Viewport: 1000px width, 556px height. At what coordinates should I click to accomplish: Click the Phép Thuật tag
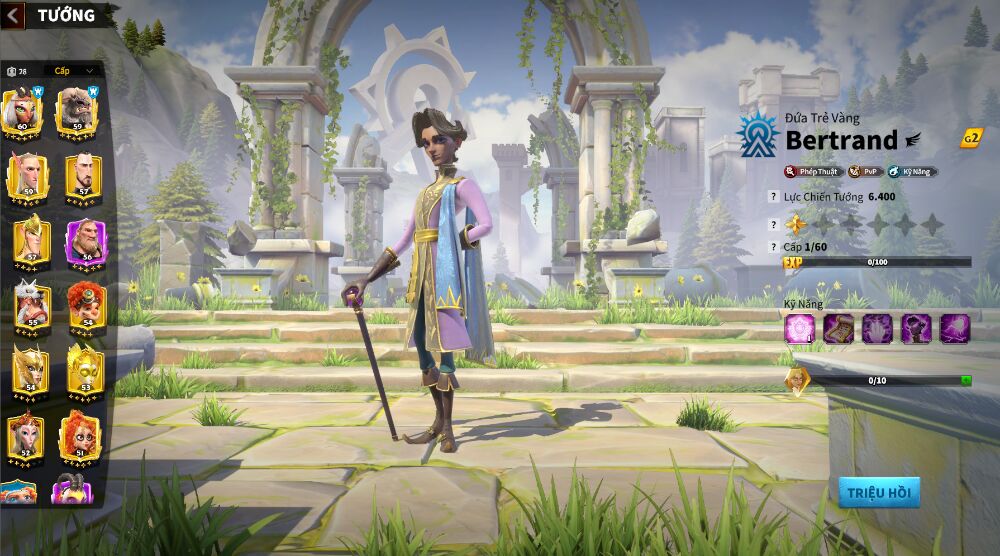point(814,172)
